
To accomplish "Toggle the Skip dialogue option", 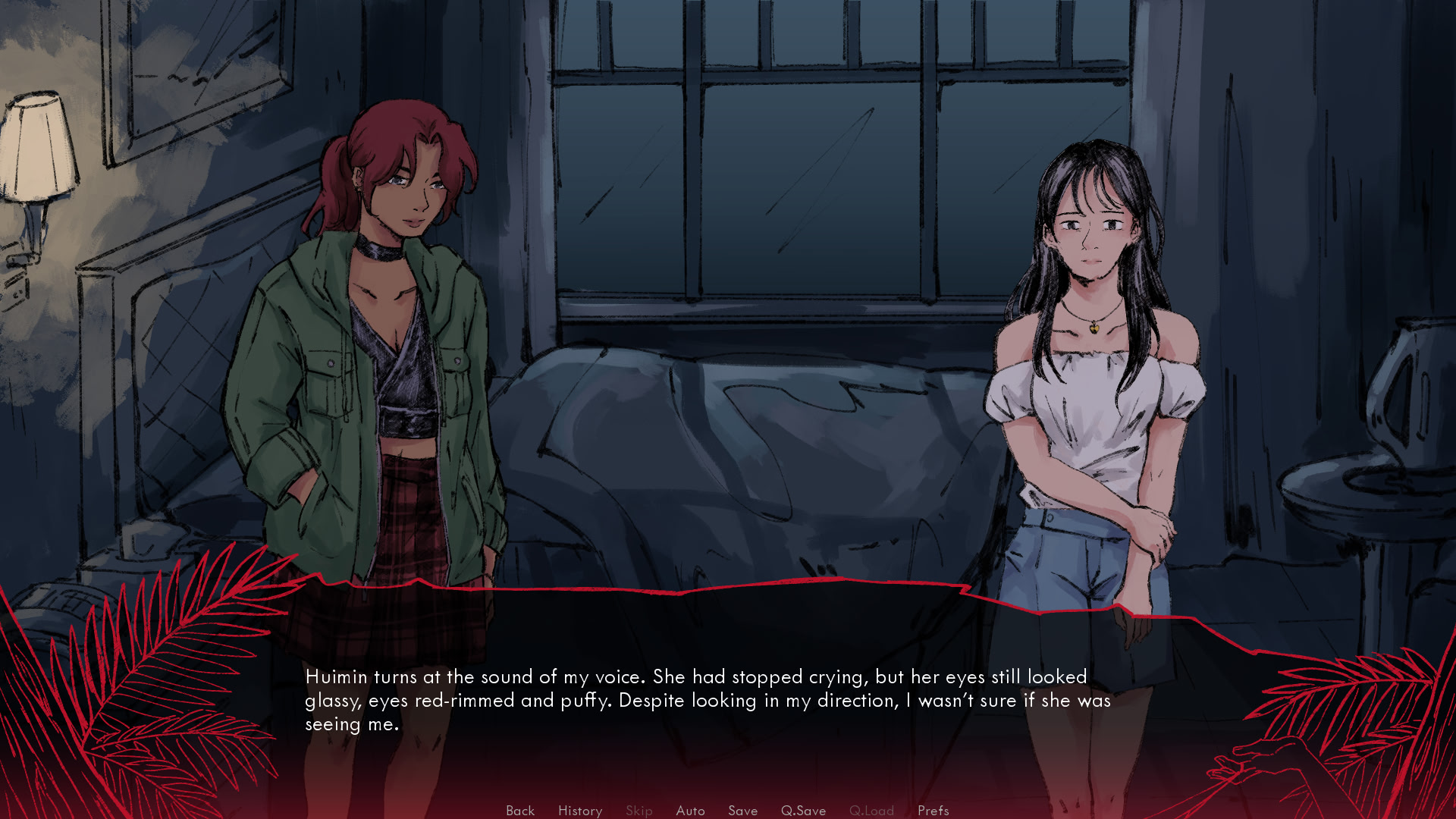I will coord(639,810).
